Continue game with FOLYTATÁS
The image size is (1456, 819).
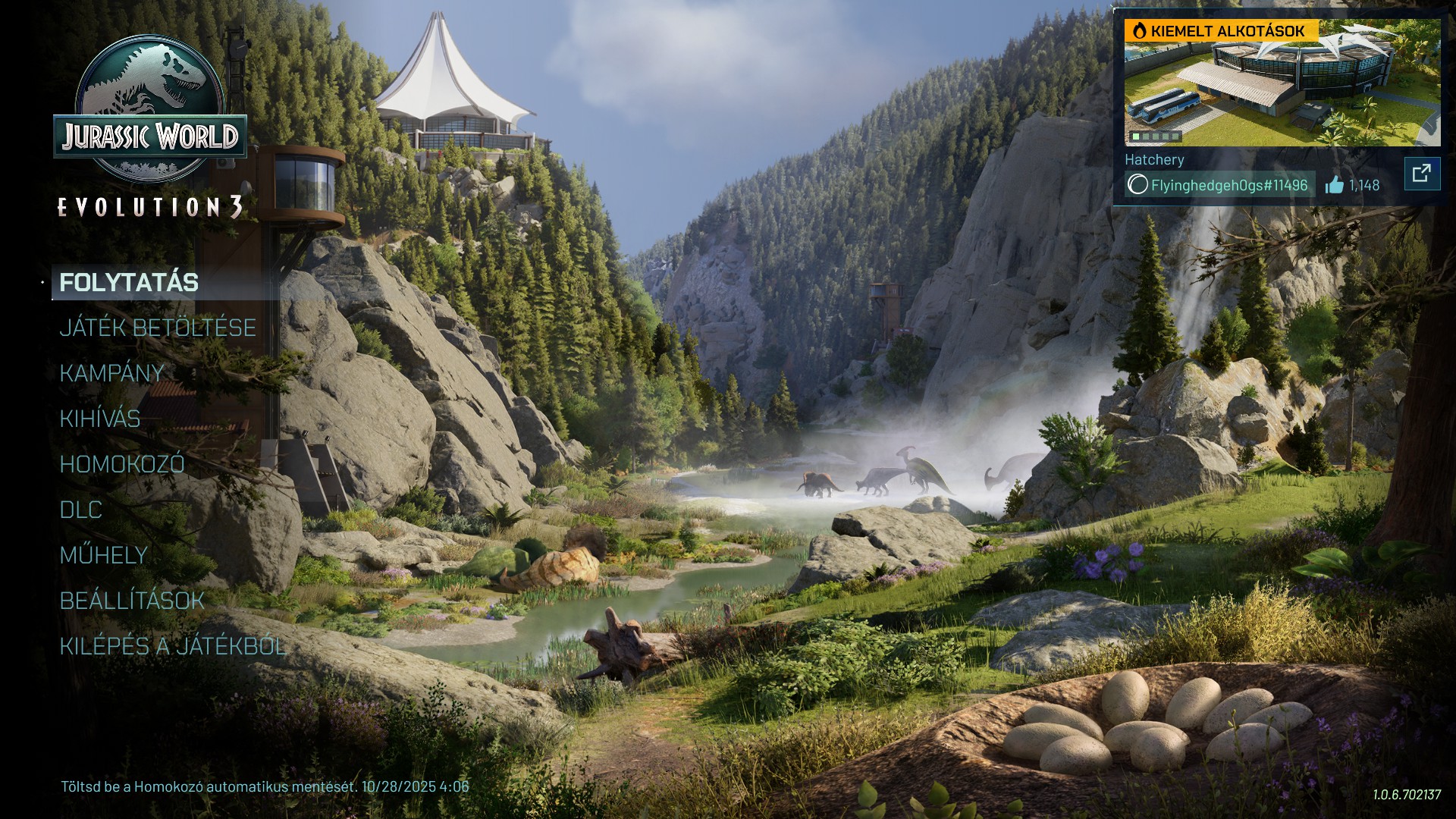(129, 283)
